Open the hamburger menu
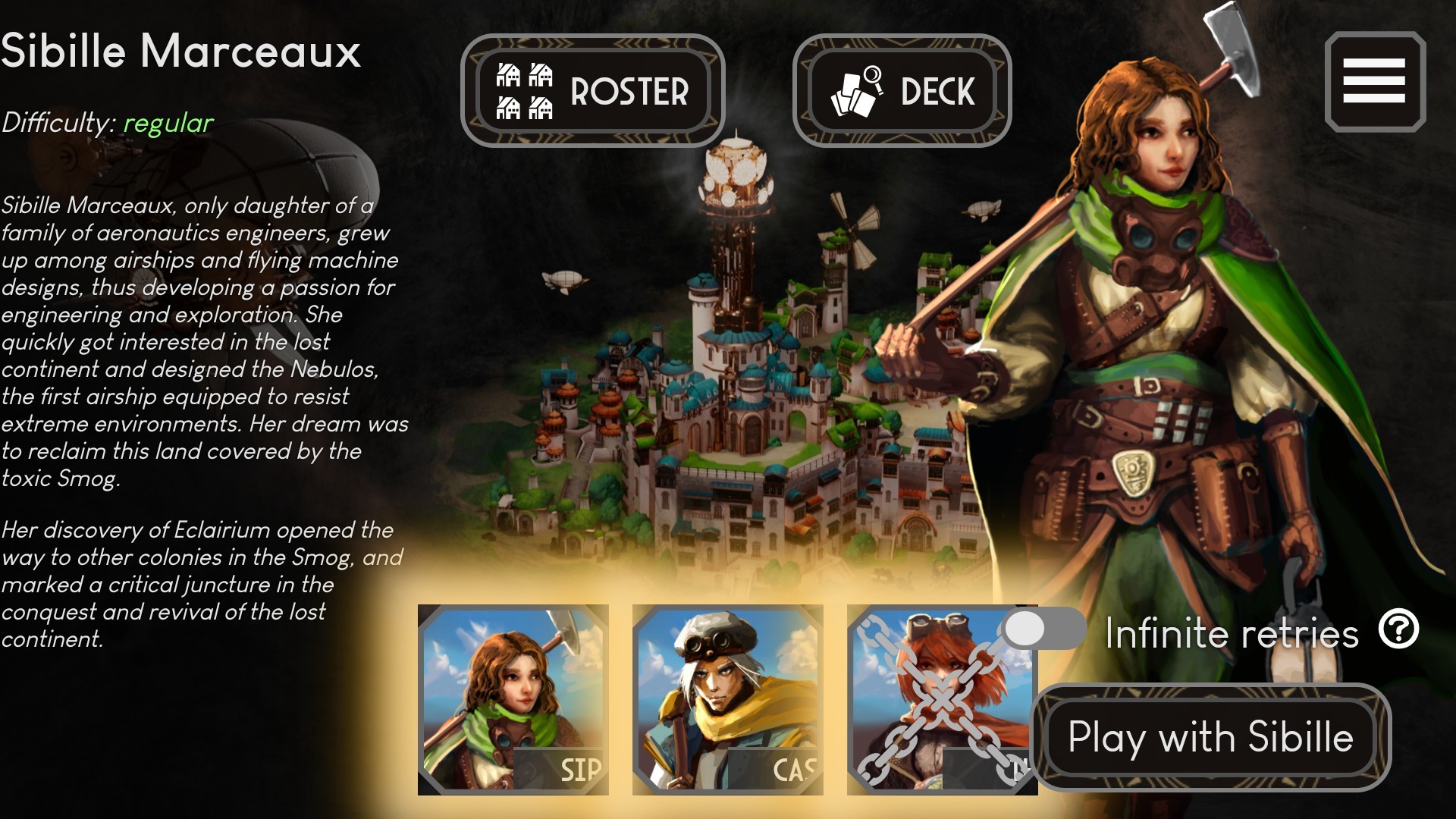Screen dimensions: 1456x819 tap(1374, 82)
